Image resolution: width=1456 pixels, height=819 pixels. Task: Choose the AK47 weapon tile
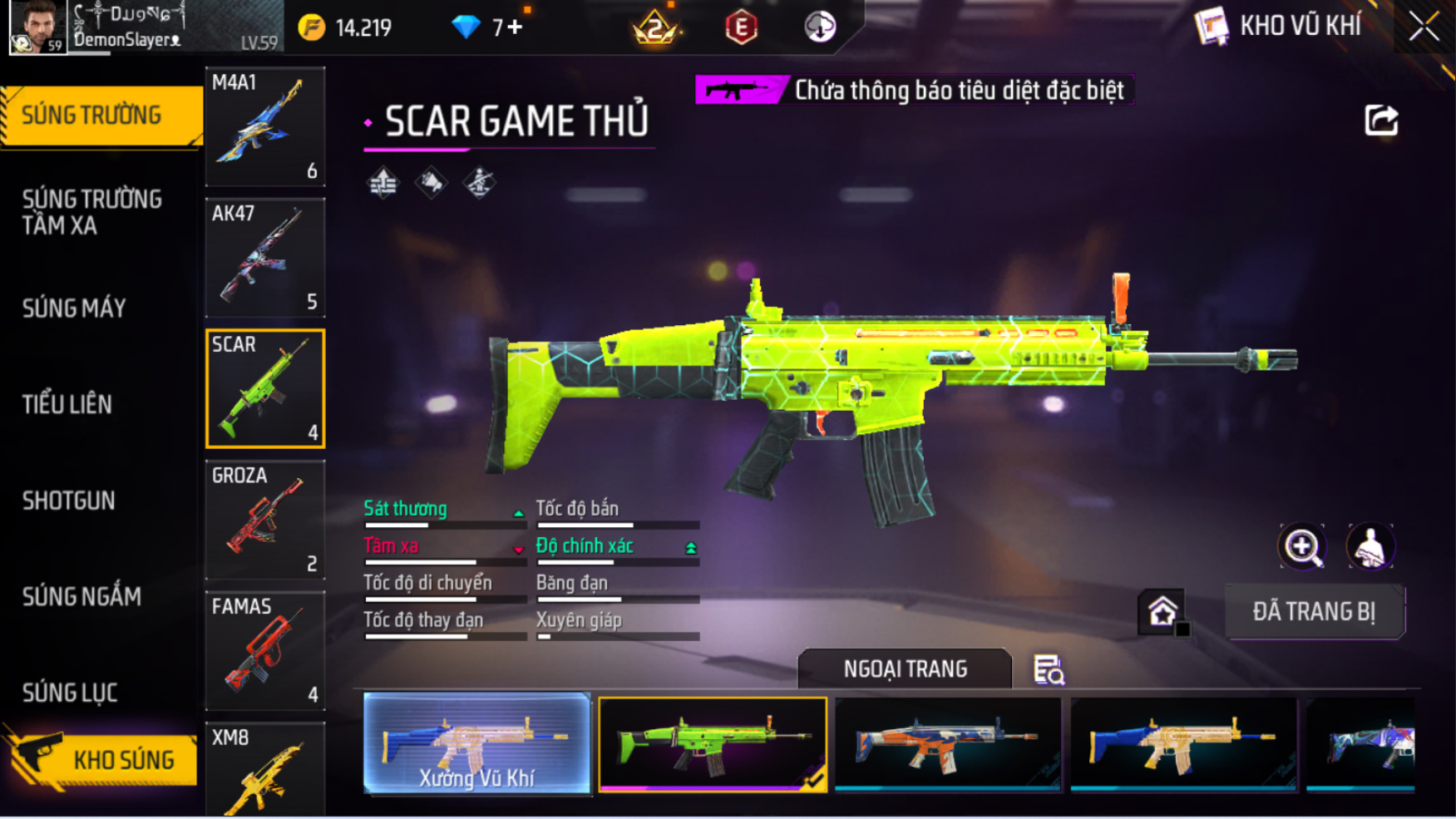(265, 258)
